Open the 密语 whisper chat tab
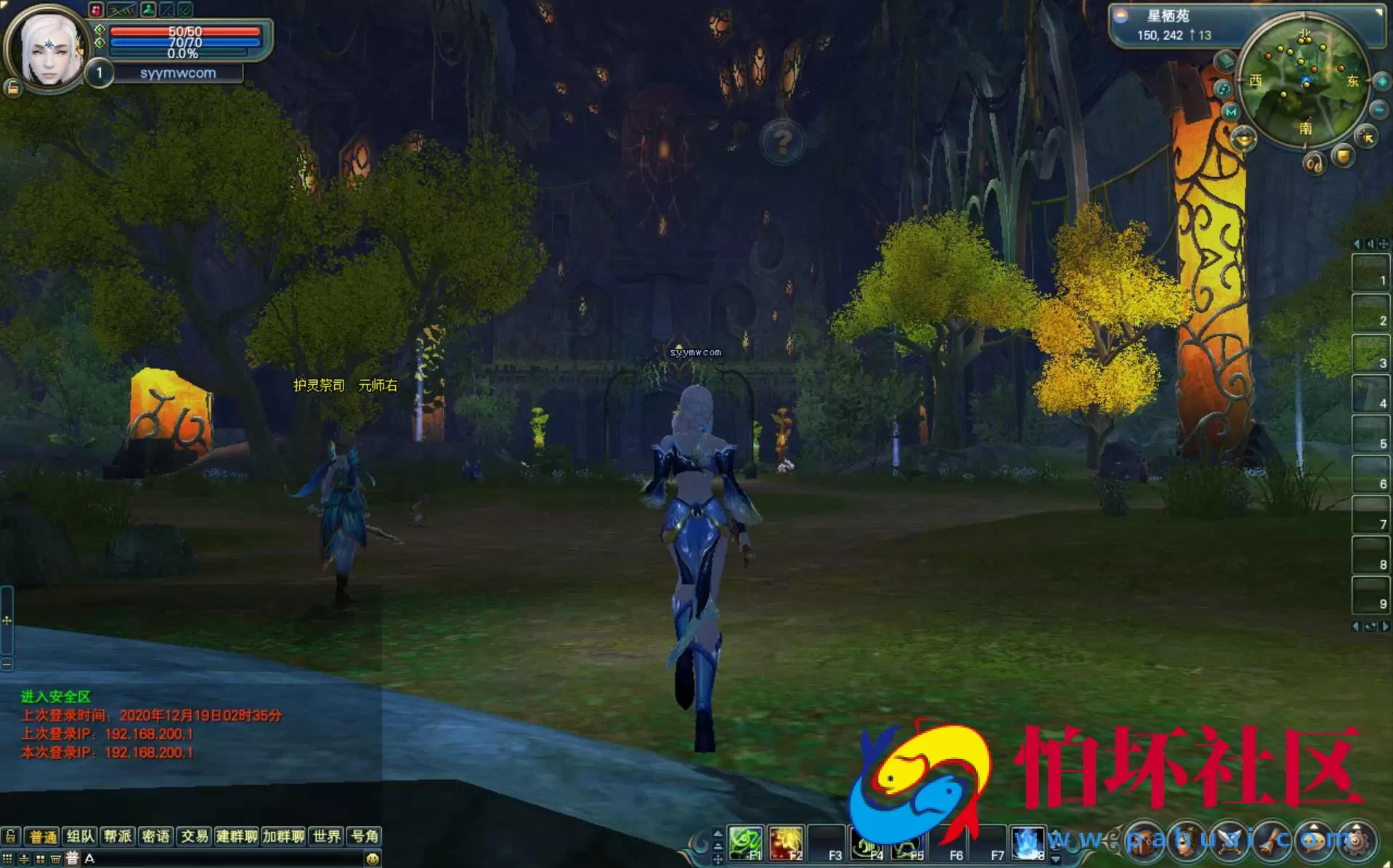The width and height of the screenshot is (1393, 868). pyautogui.click(x=156, y=836)
